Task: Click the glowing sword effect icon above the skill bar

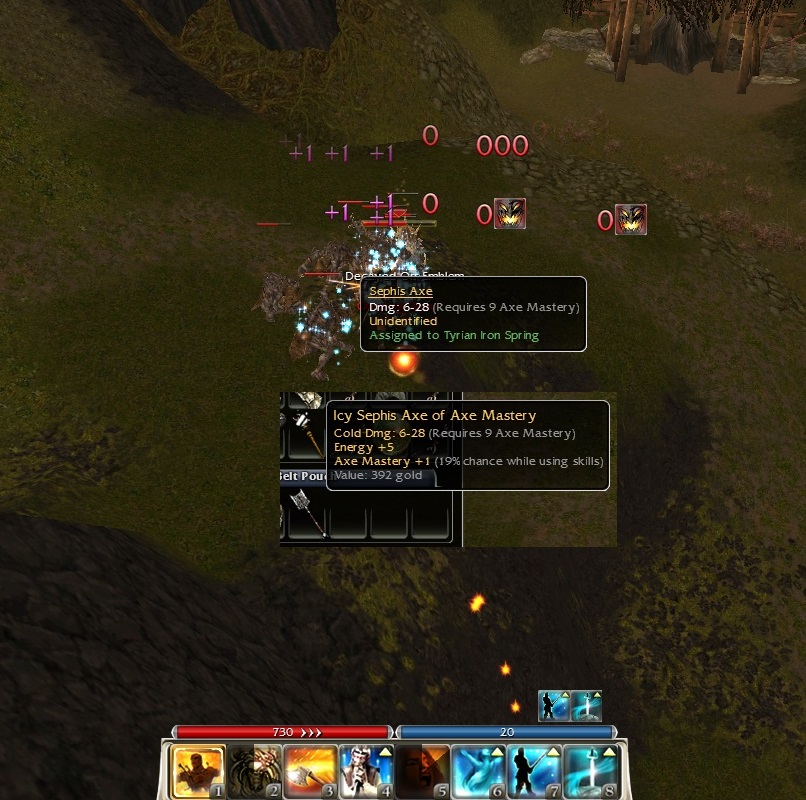Action: (587, 706)
